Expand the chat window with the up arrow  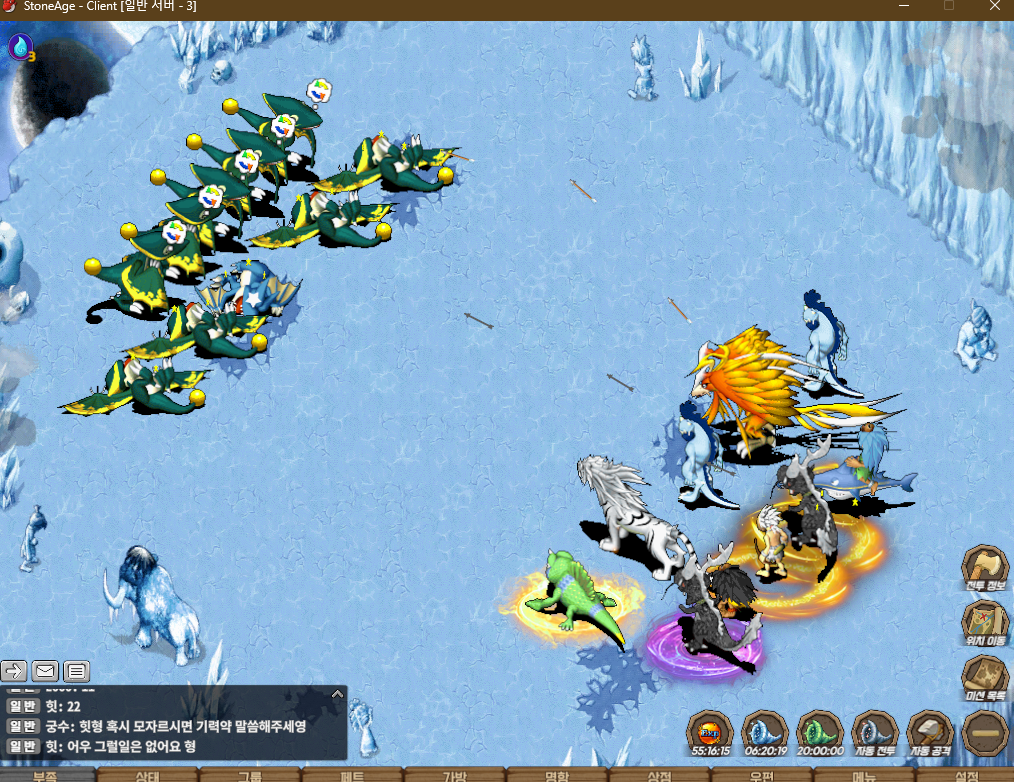coord(337,693)
